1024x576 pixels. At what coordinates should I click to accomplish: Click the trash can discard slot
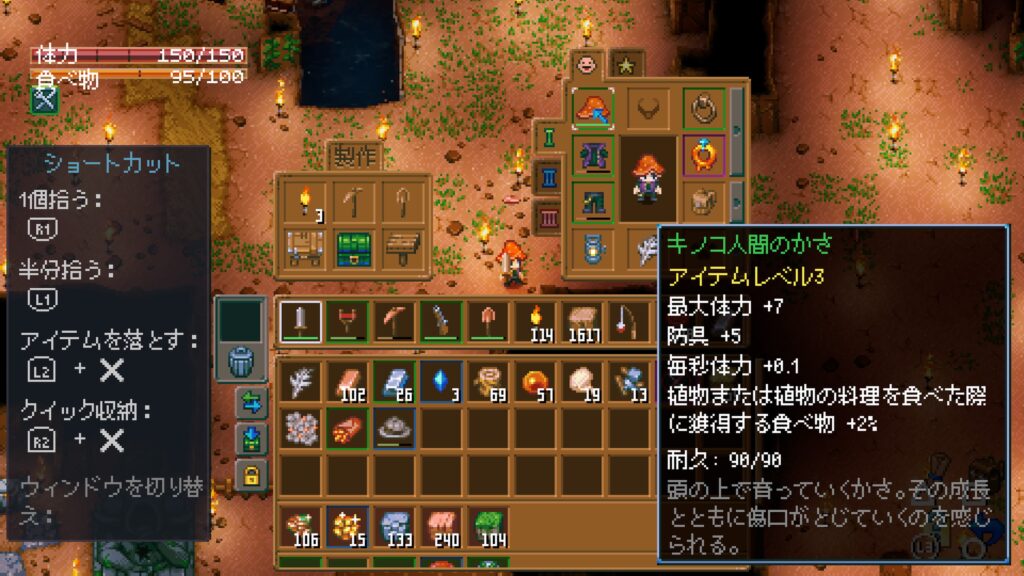pyautogui.click(x=242, y=361)
